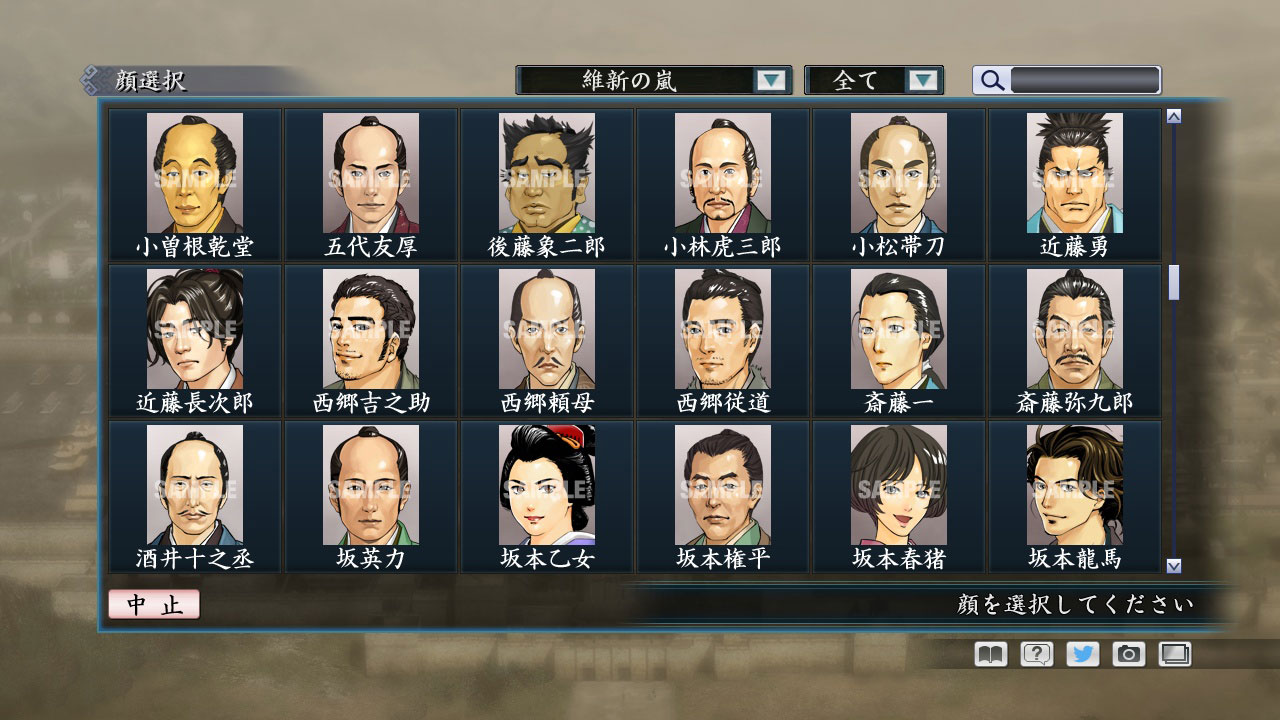Select the 近藤勇 face portrait
This screenshot has height=720, width=1280.
click(1076, 172)
